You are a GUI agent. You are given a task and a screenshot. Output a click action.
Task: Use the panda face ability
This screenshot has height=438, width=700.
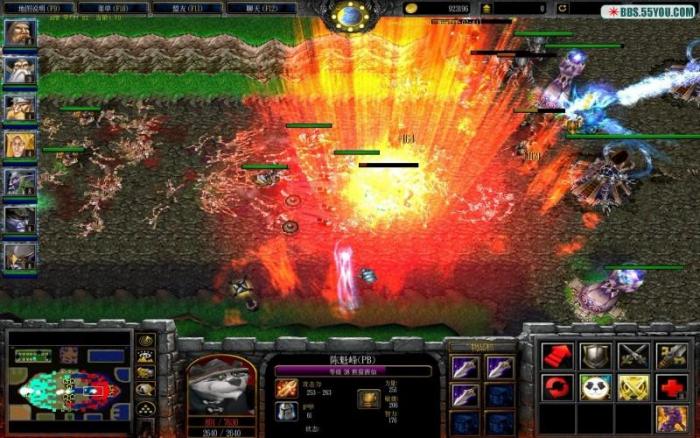596,387
